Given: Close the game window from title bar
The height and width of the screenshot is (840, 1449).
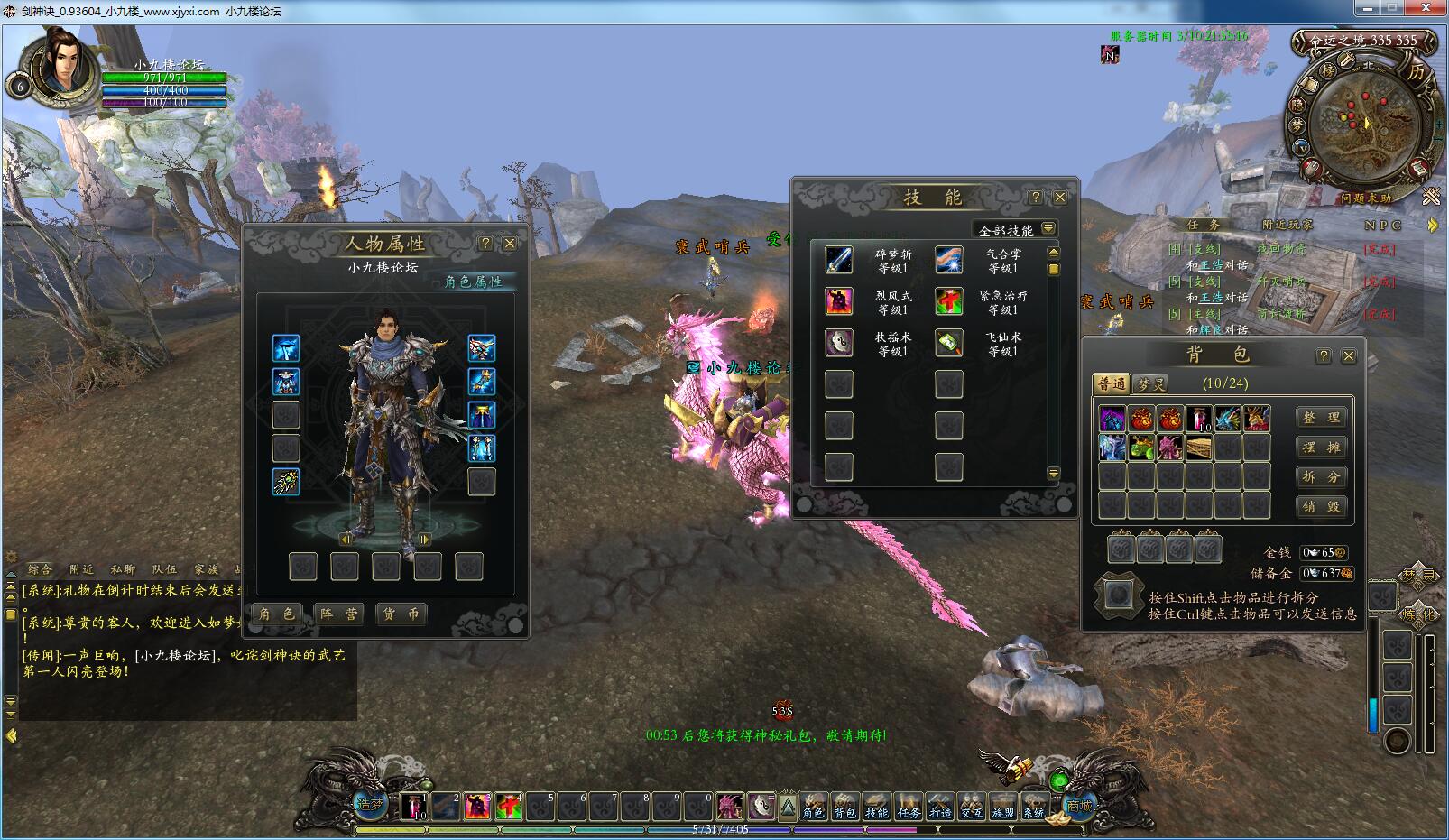Looking at the screenshot, I should 1427,8.
